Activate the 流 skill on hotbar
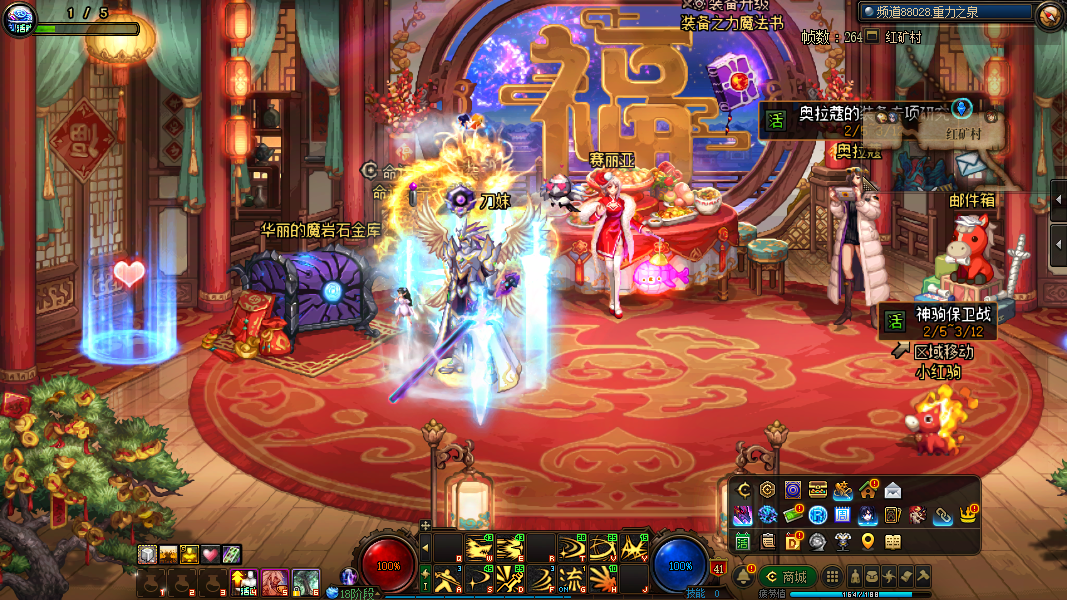Viewport: 1067px width, 600px height. [571, 578]
